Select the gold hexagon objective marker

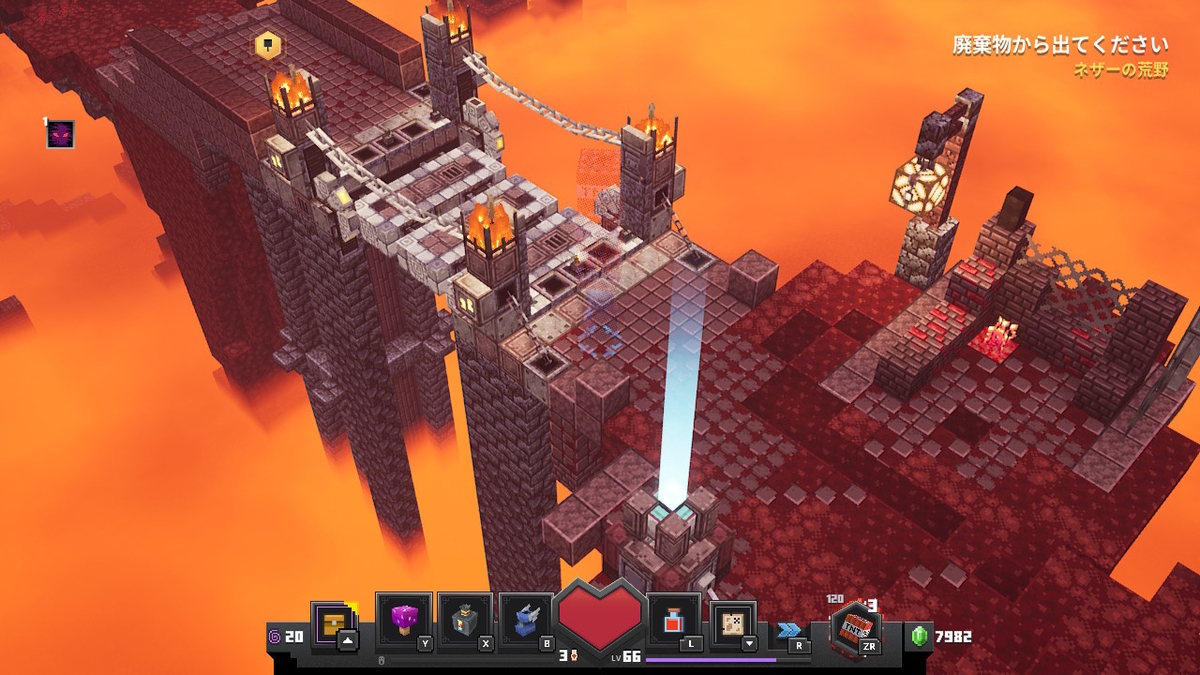267,45
